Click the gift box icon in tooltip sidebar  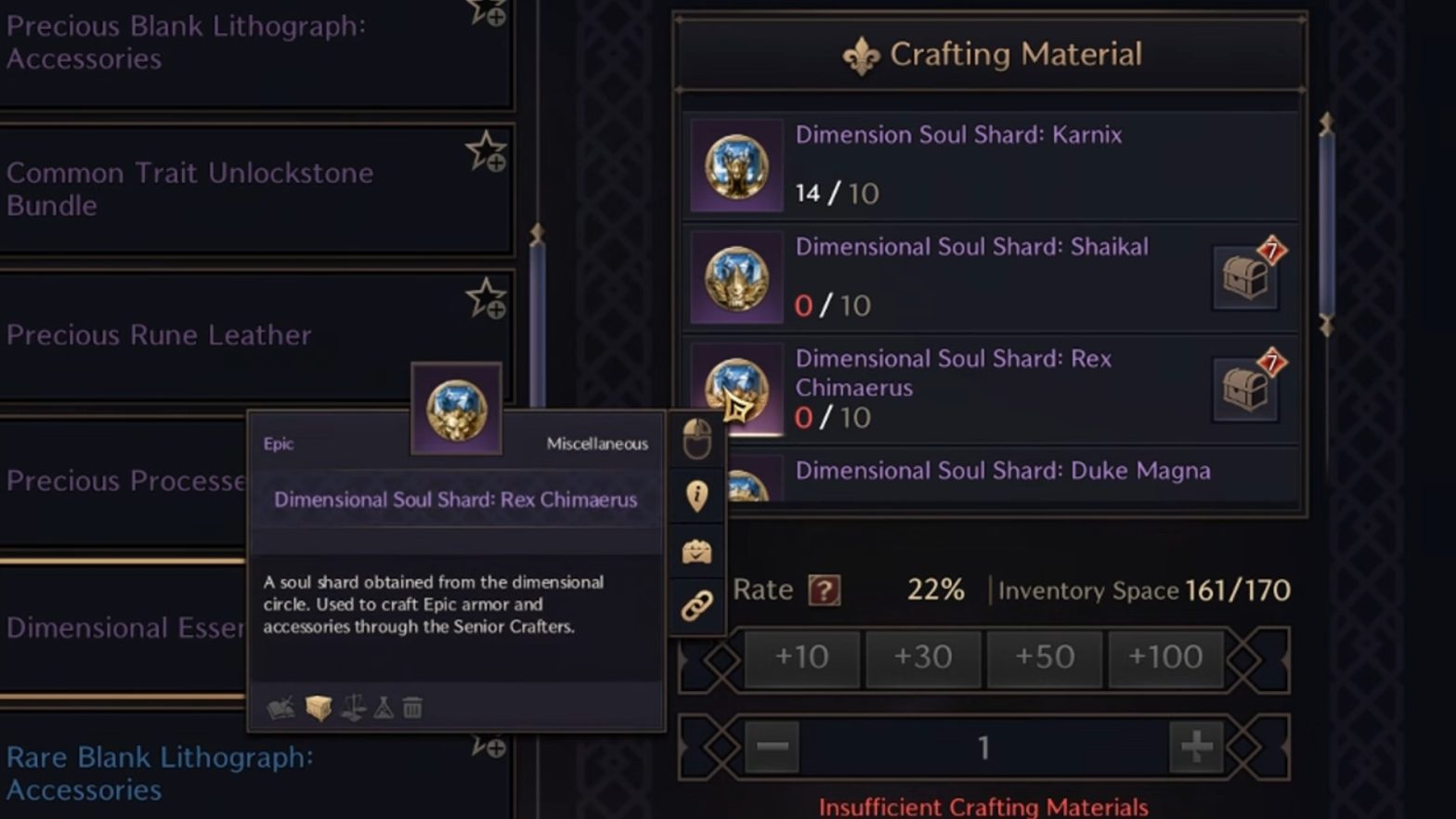pyautogui.click(x=696, y=551)
